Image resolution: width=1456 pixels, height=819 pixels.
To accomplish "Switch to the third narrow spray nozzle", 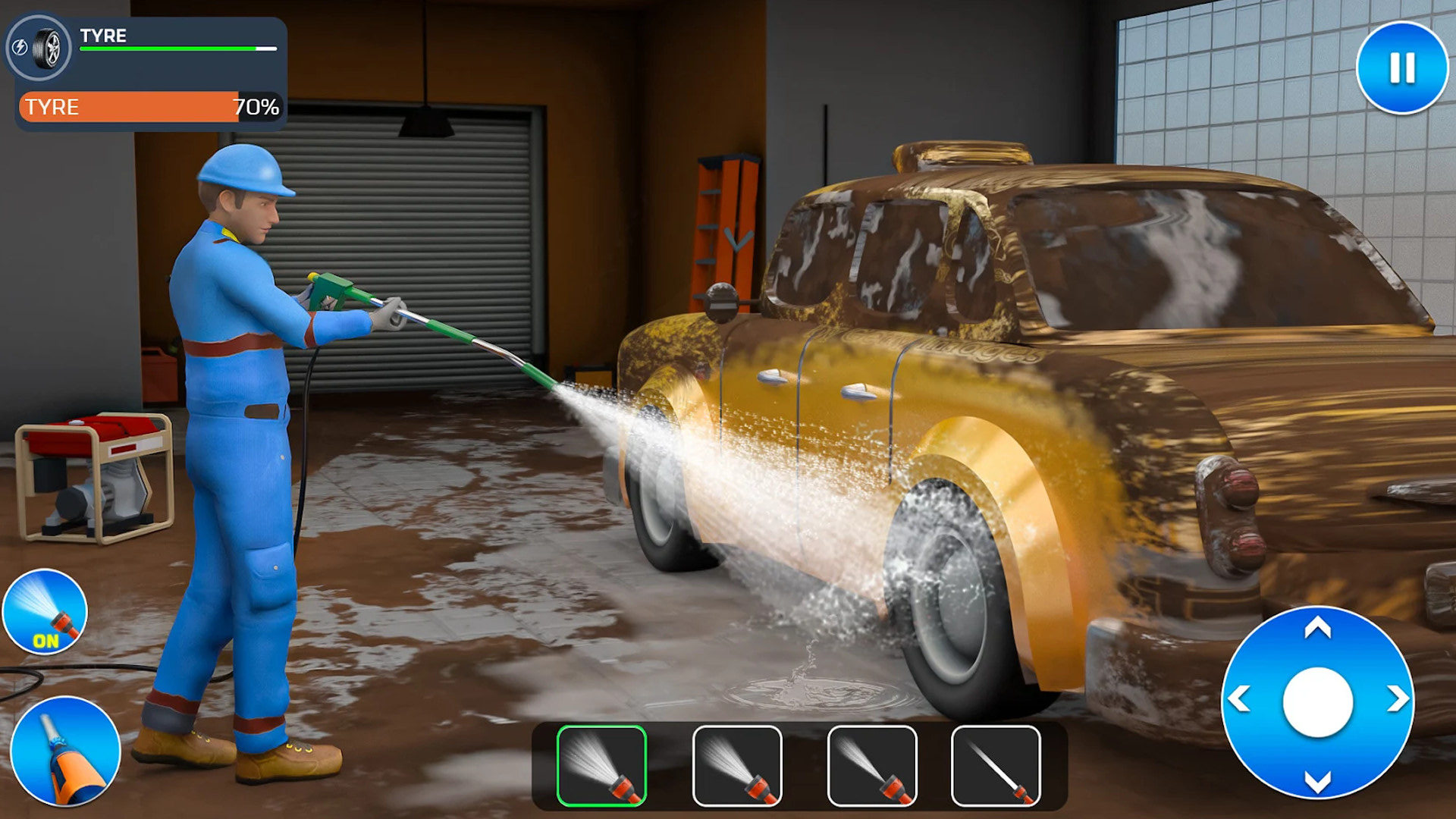I will click(x=872, y=766).
